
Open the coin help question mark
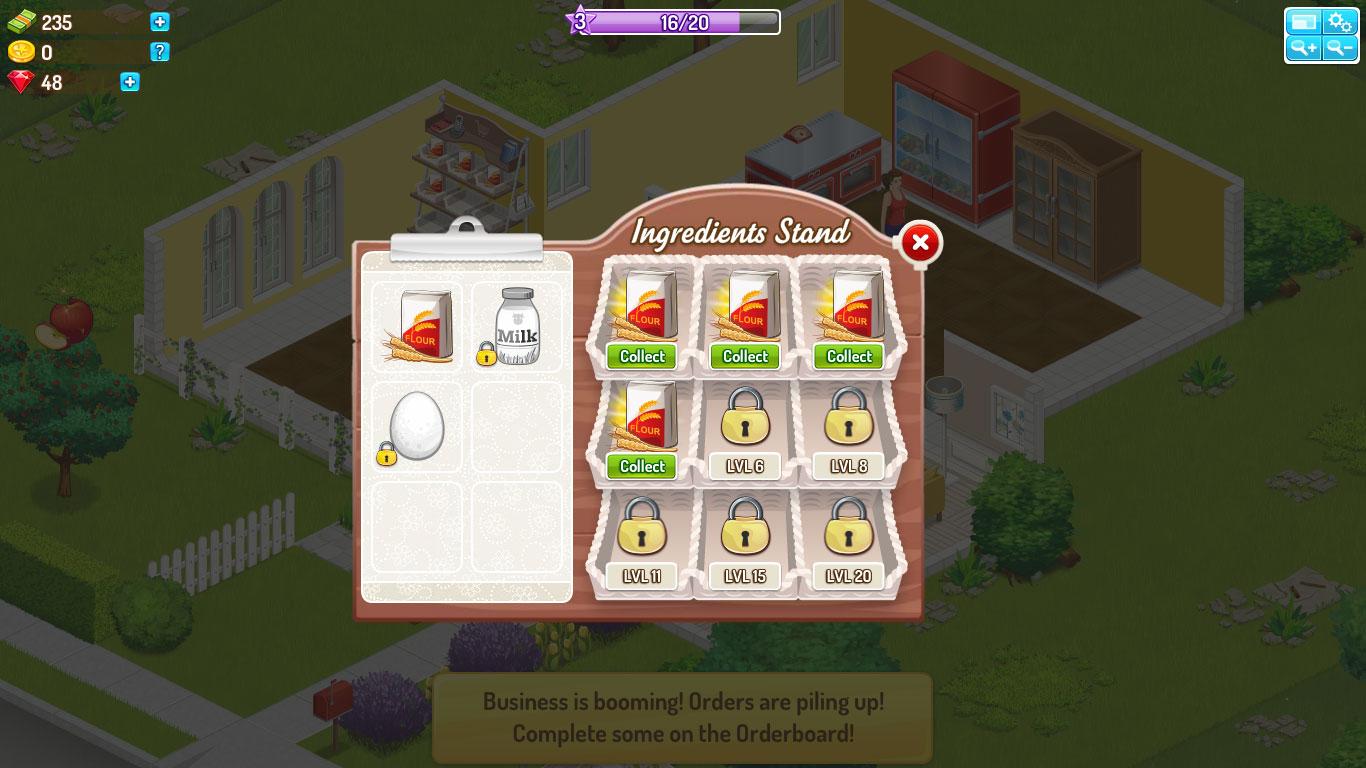pos(160,52)
